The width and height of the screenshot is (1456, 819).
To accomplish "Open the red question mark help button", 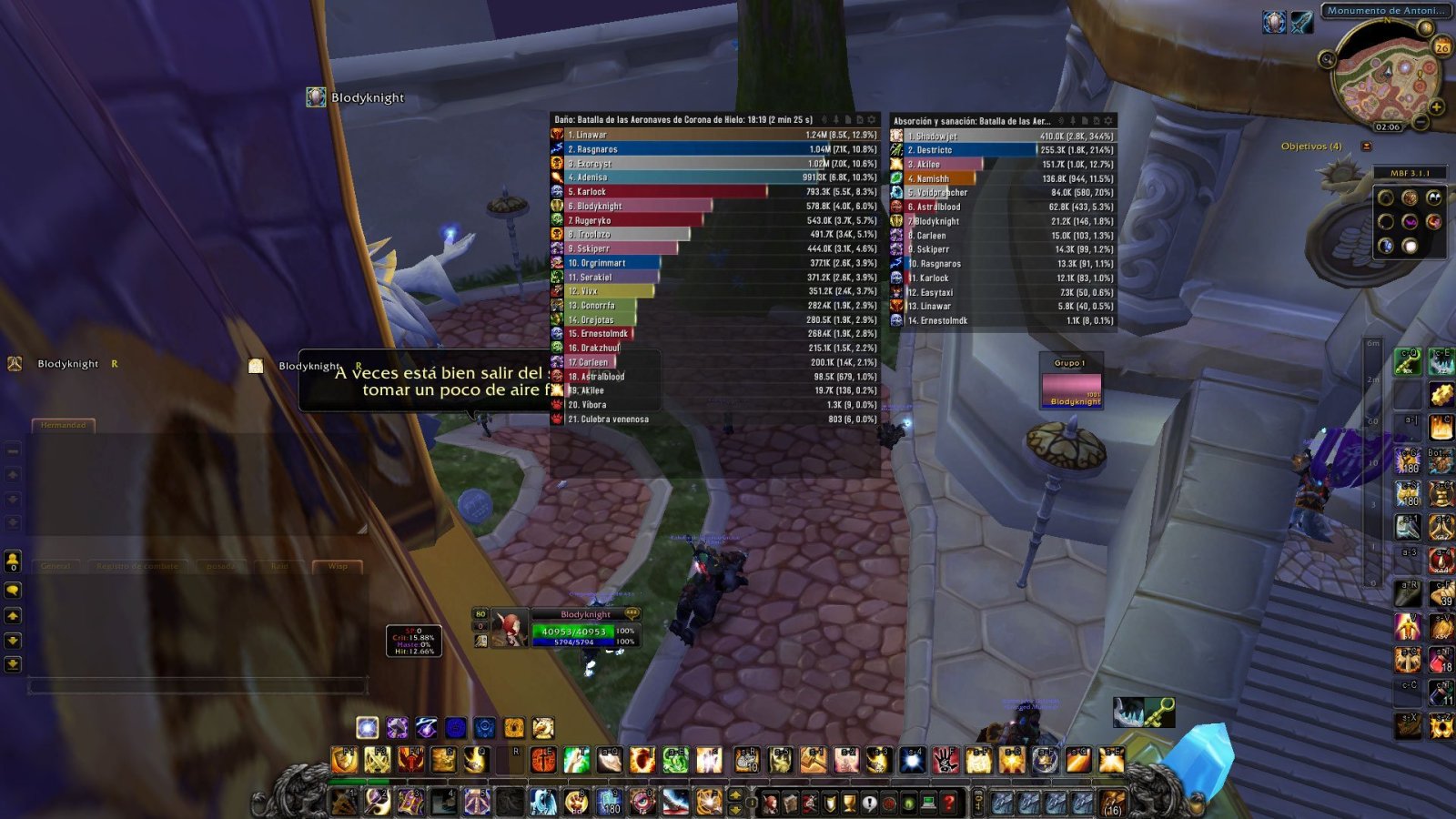I will pyautogui.click(x=949, y=803).
